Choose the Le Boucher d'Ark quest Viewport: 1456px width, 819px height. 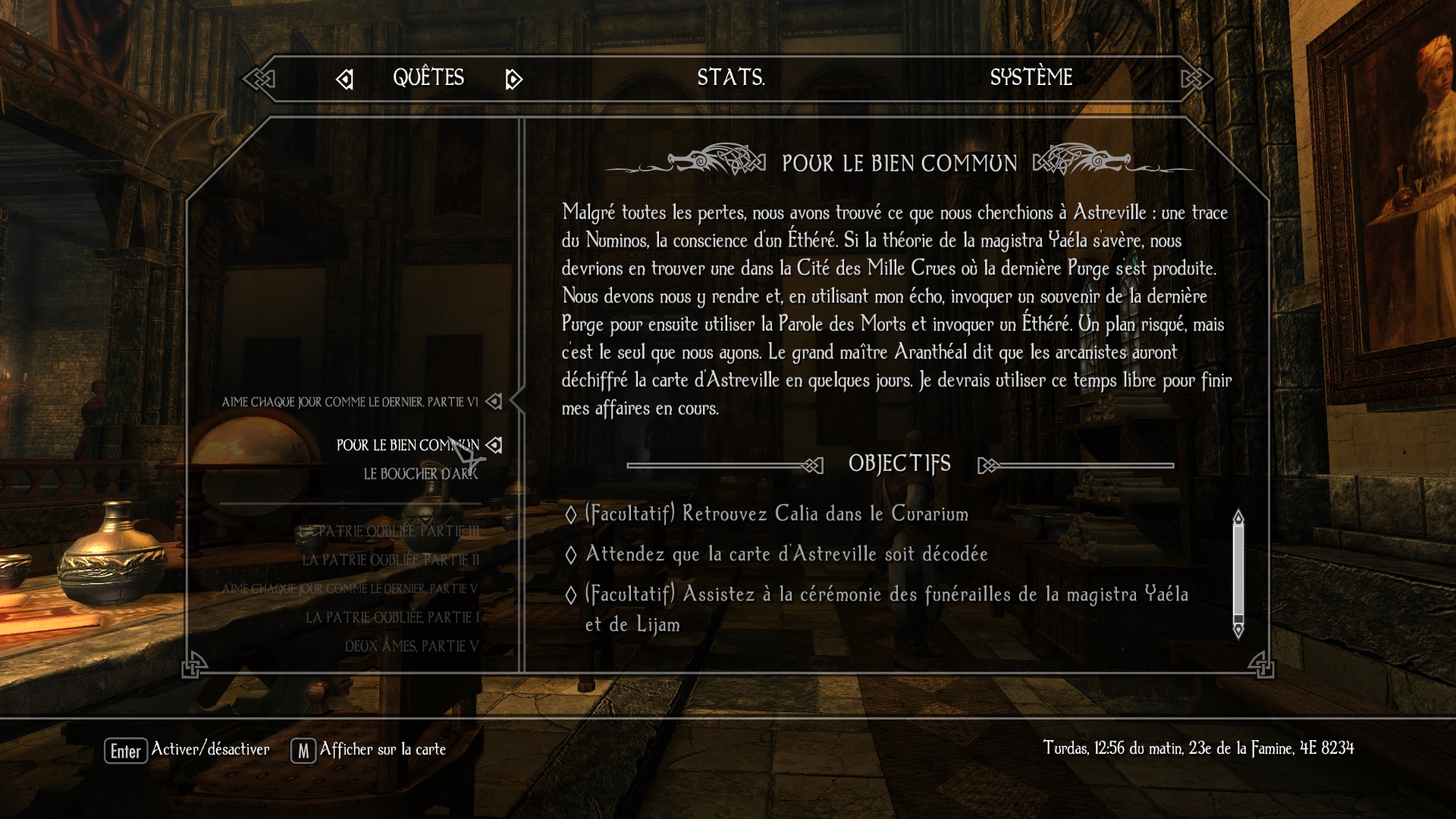[x=420, y=474]
